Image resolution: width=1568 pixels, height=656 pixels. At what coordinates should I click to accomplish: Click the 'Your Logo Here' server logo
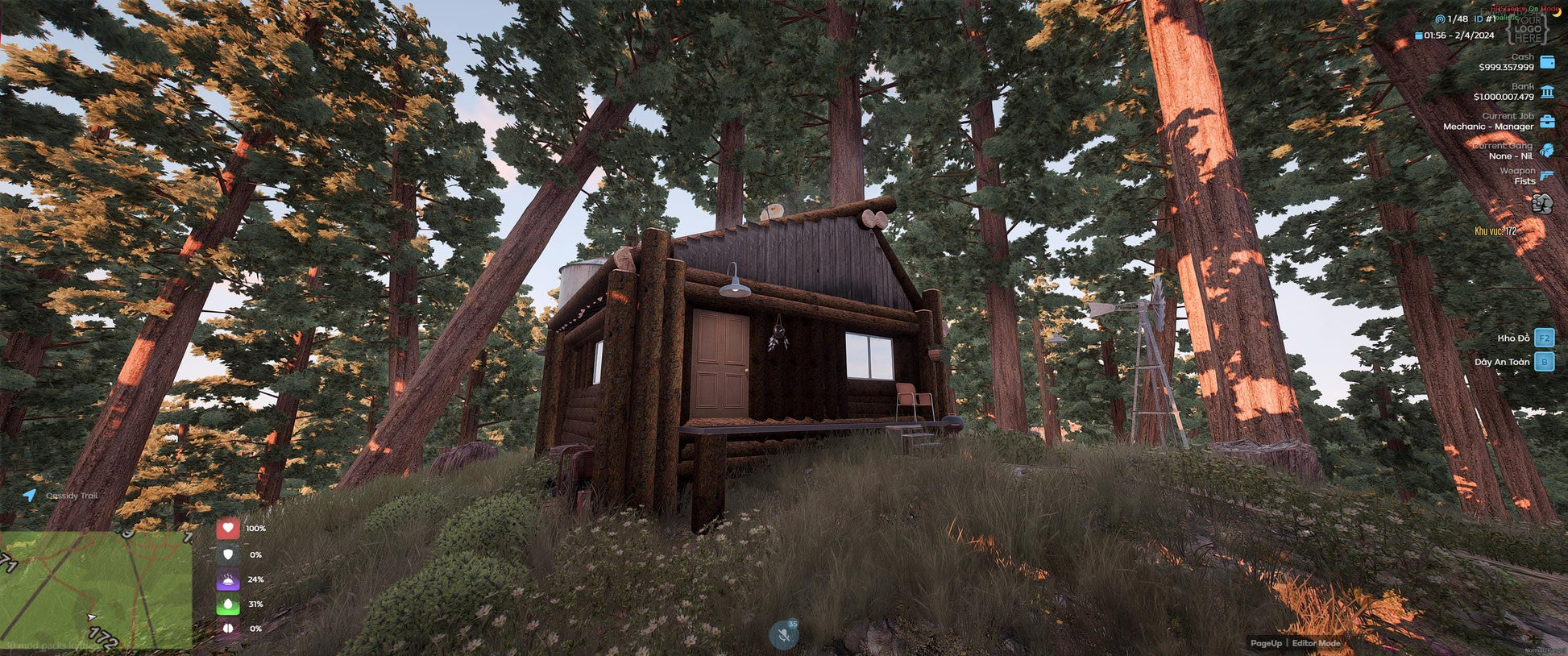tap(1527, 29)
